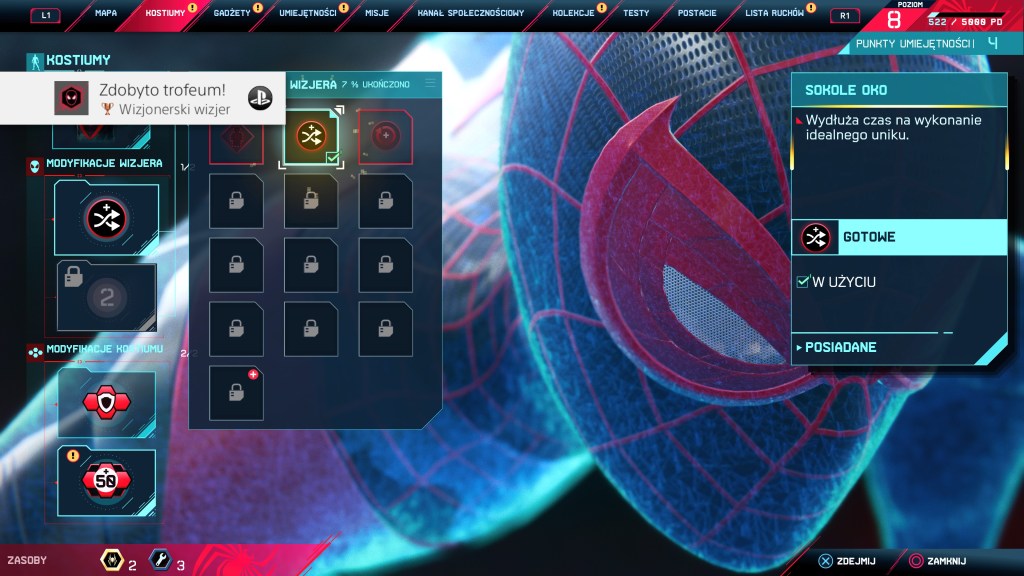1024x576 pixels.
Task: Toggle the W użyciu checkbox
Action: (x=802, y=282)
